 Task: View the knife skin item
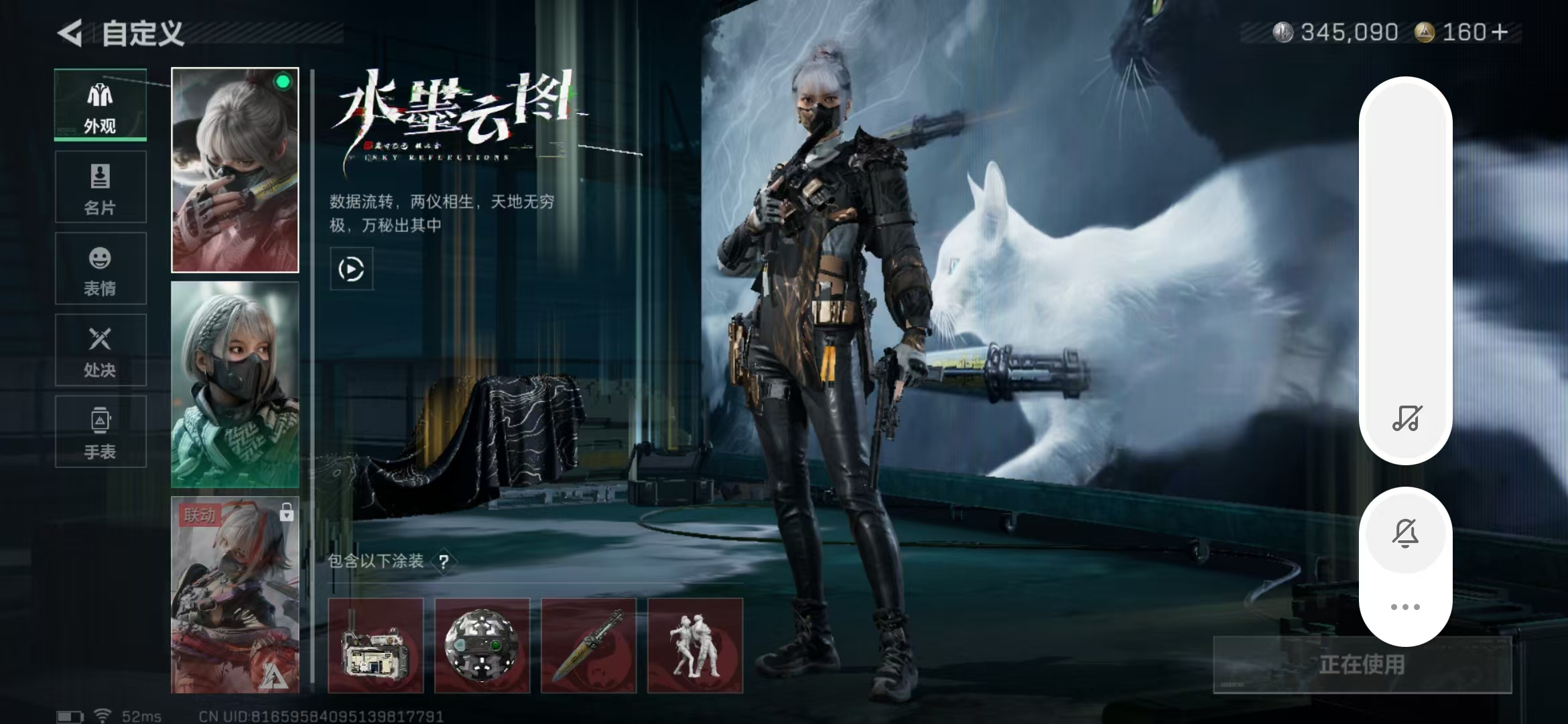(x=589, y=646)
